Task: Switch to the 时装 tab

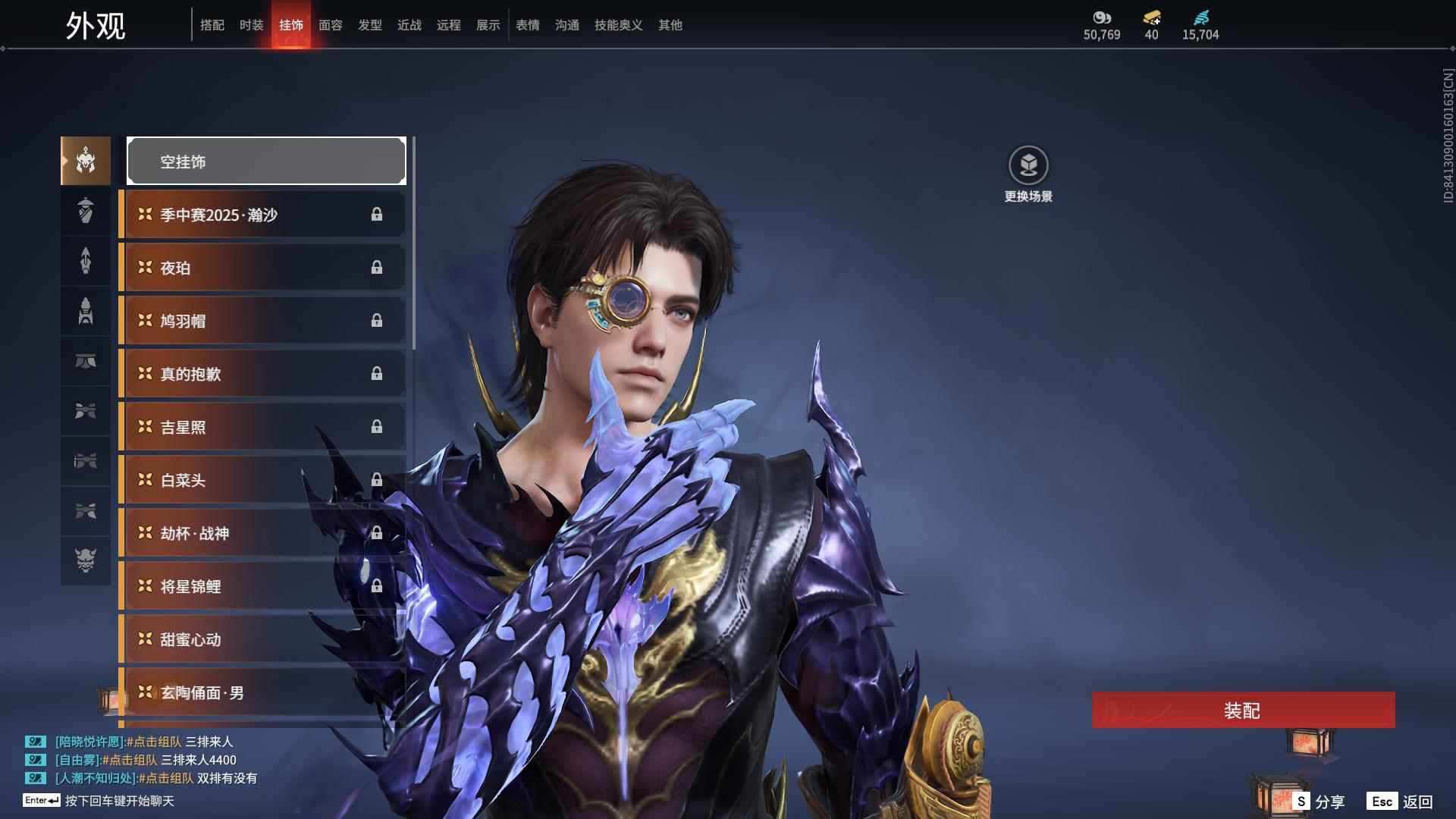Action: pos(251,25)
